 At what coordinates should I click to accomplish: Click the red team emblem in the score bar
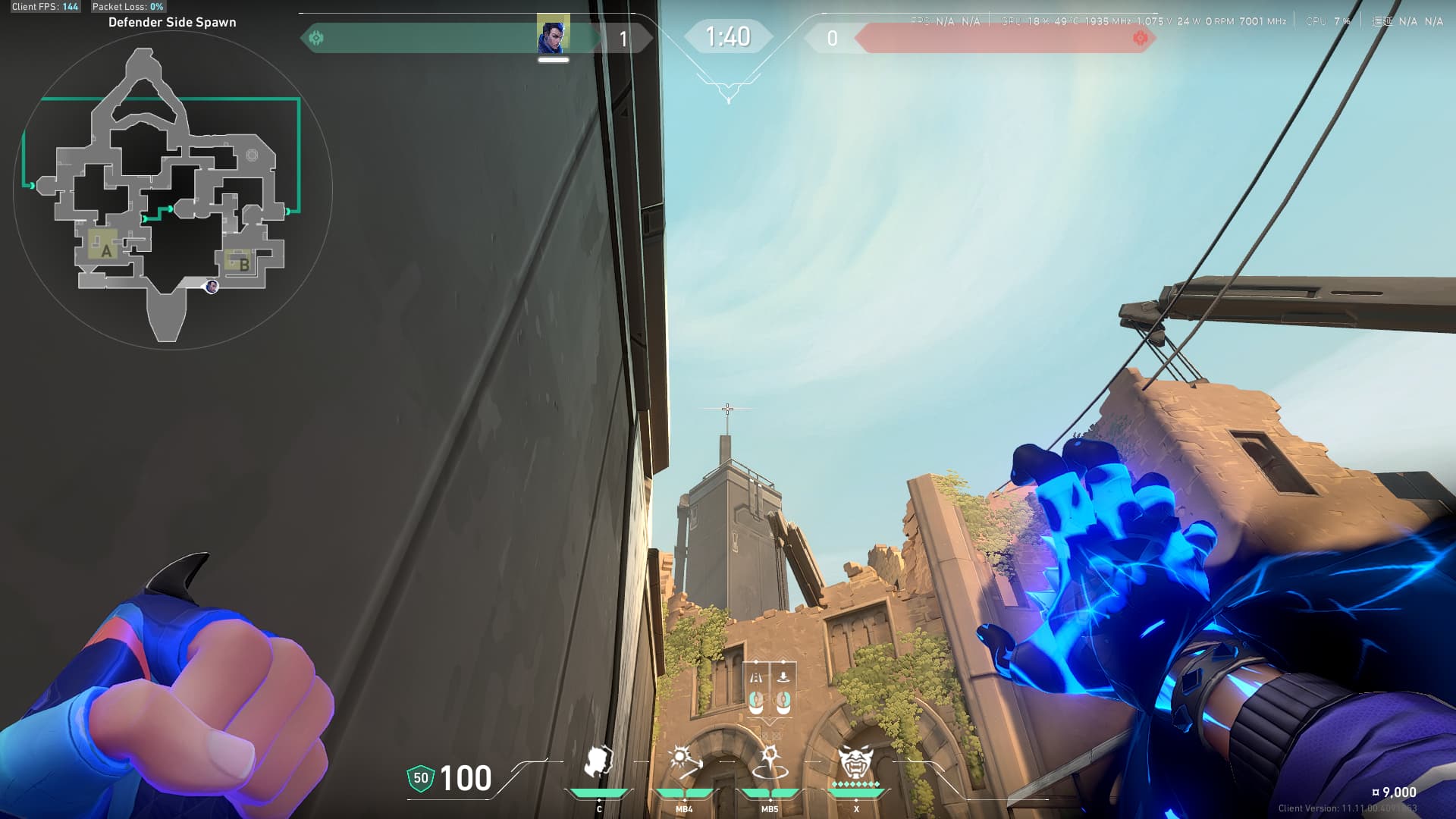click(x=1139, y=37)
